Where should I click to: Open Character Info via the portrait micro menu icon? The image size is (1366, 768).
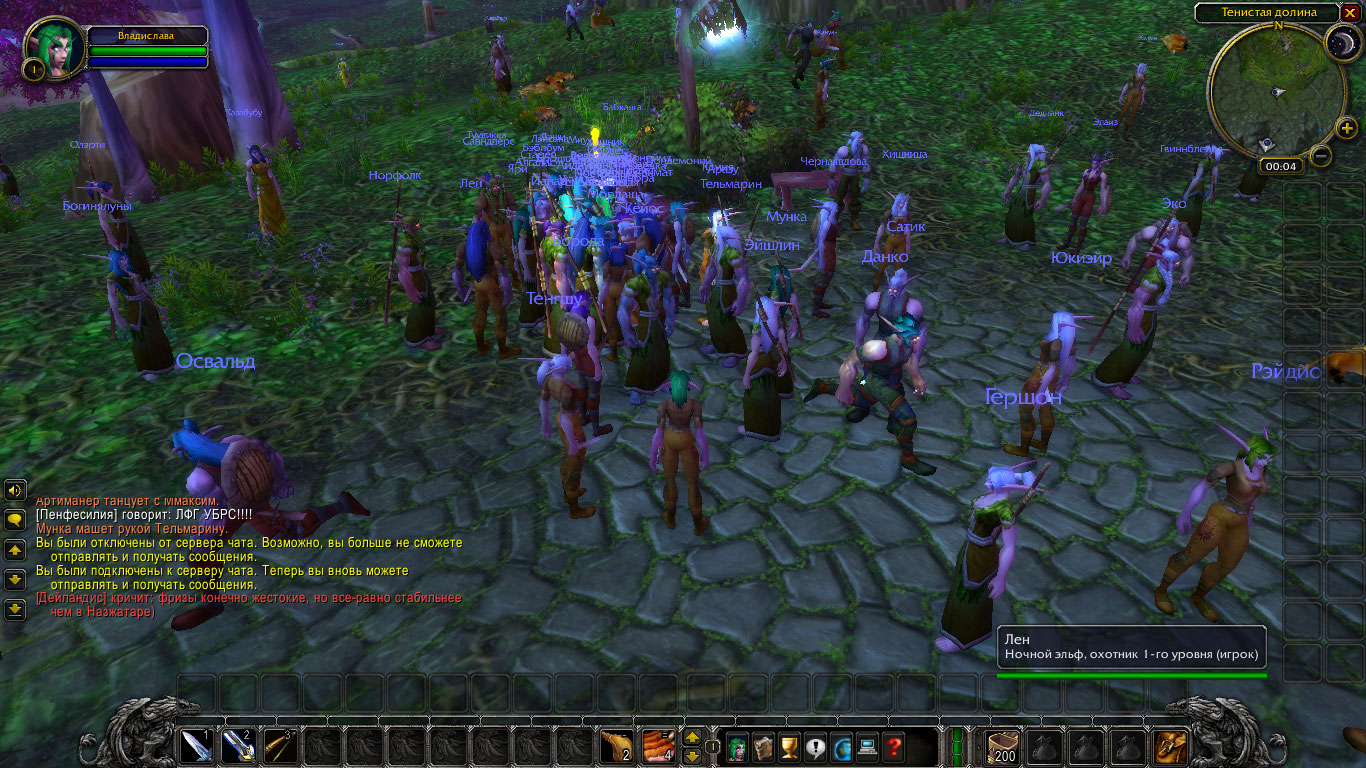coord(737,746)
